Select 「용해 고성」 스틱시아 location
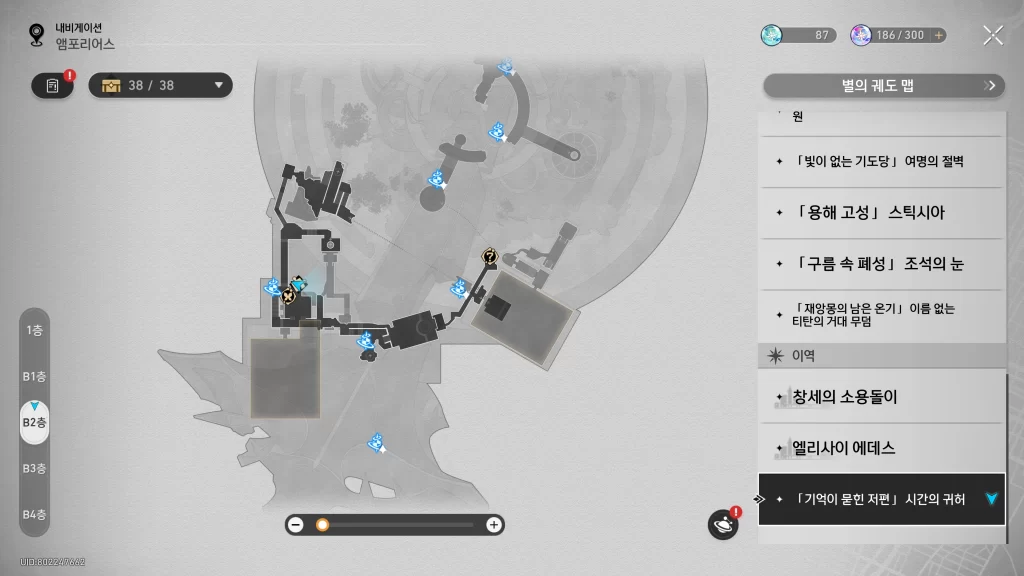 pos(880,213)
